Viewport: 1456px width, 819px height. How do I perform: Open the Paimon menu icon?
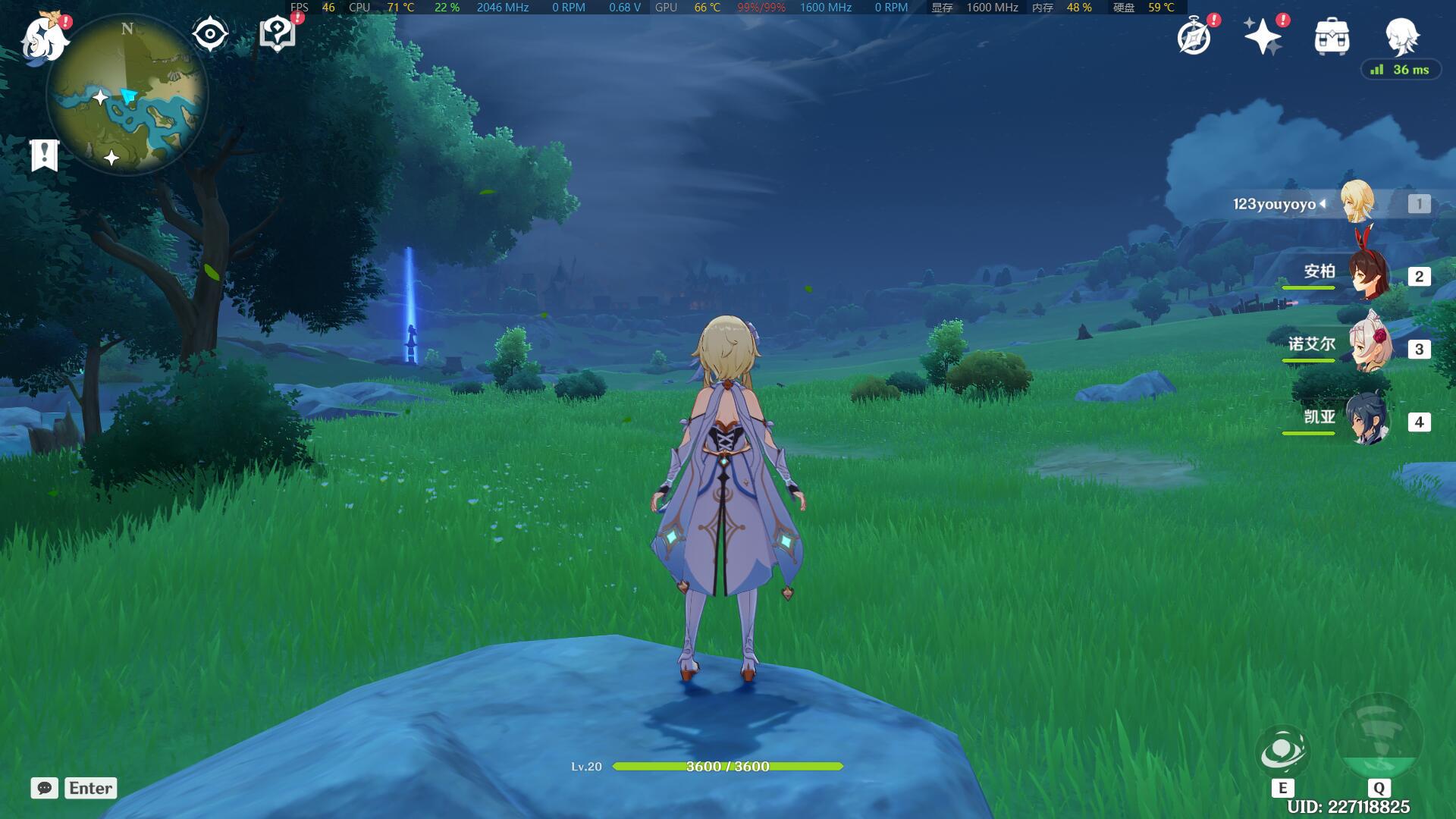44,38
